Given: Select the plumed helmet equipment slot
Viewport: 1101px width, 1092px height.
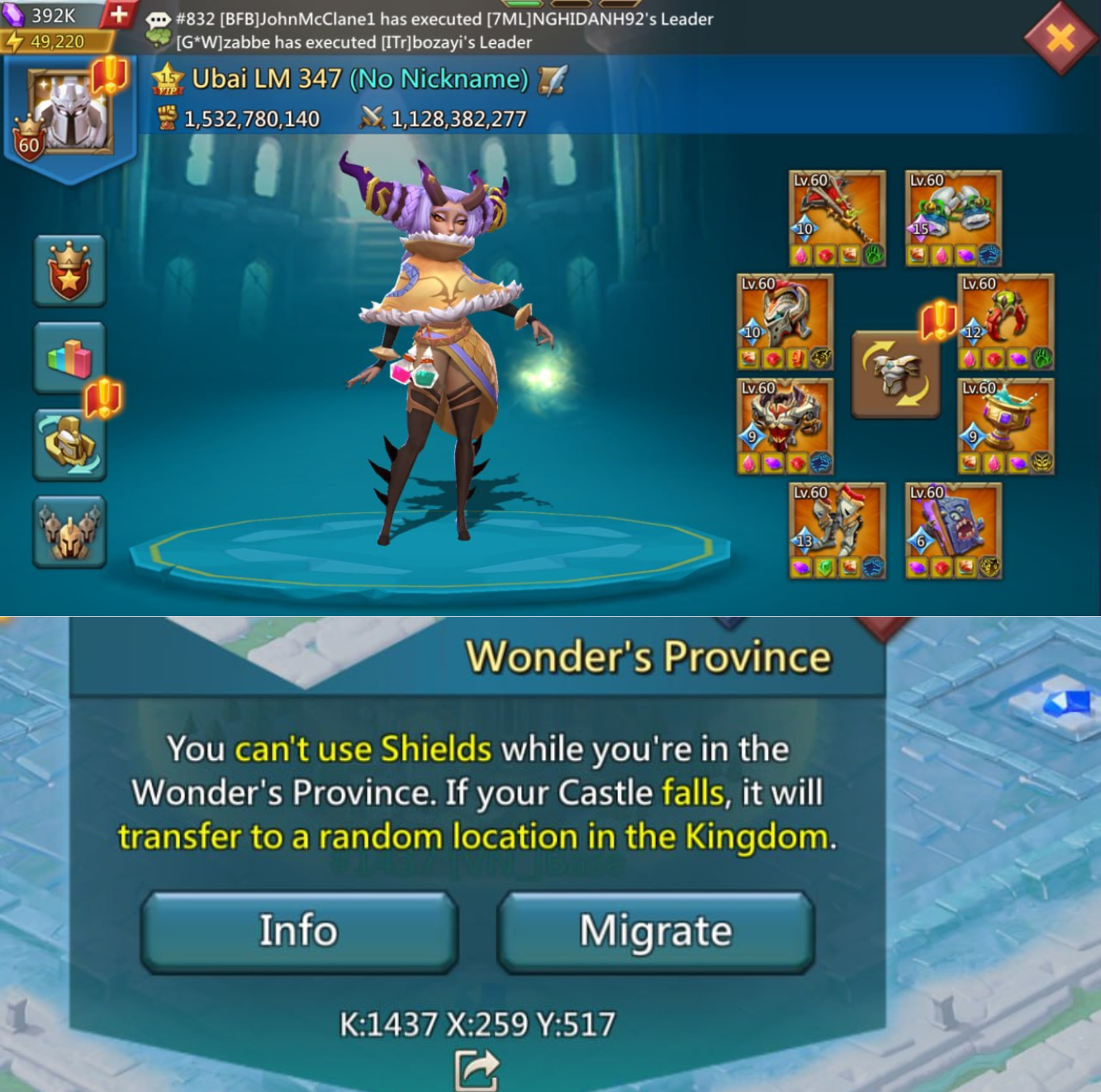Looking at the screenshot, I should [x=785, y=321].
